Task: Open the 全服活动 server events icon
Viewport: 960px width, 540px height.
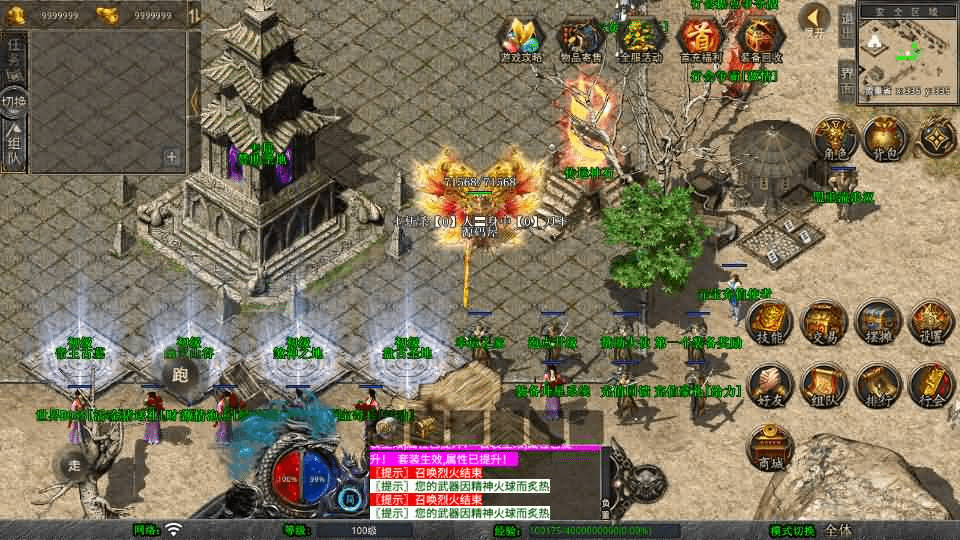Action: (639, 40)
